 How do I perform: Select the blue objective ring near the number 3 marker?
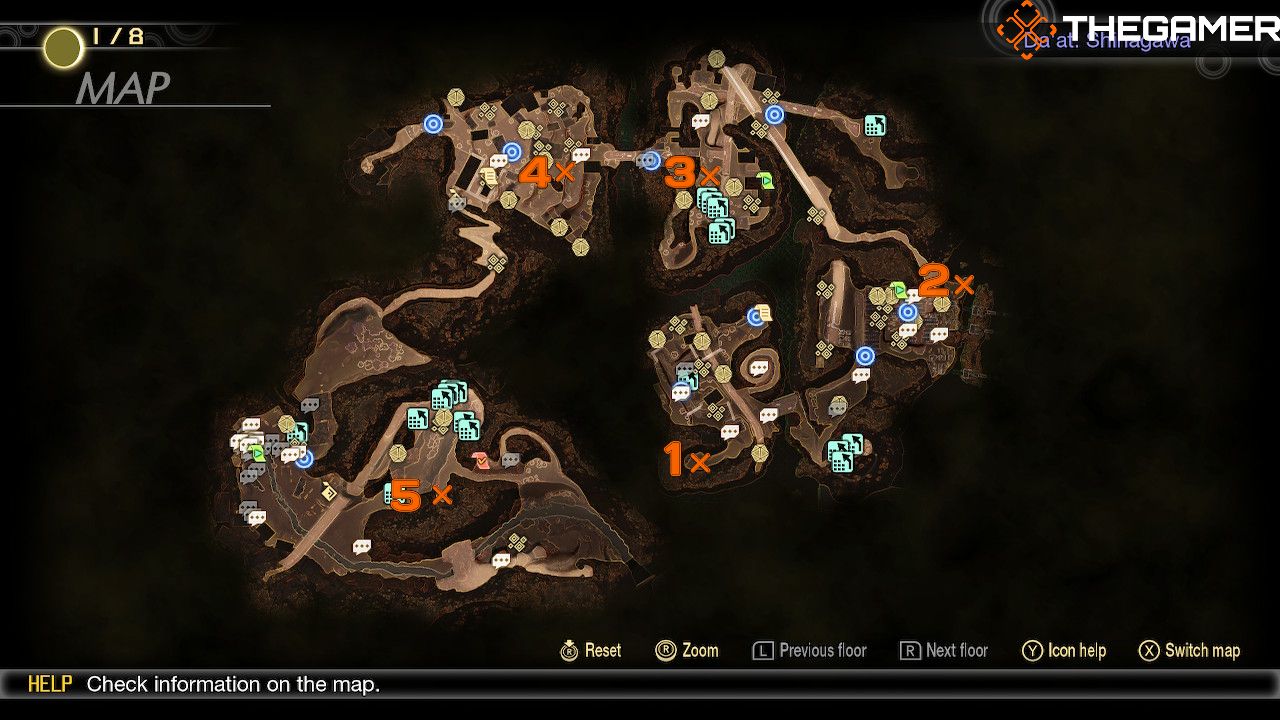click(x=650, y=160)
